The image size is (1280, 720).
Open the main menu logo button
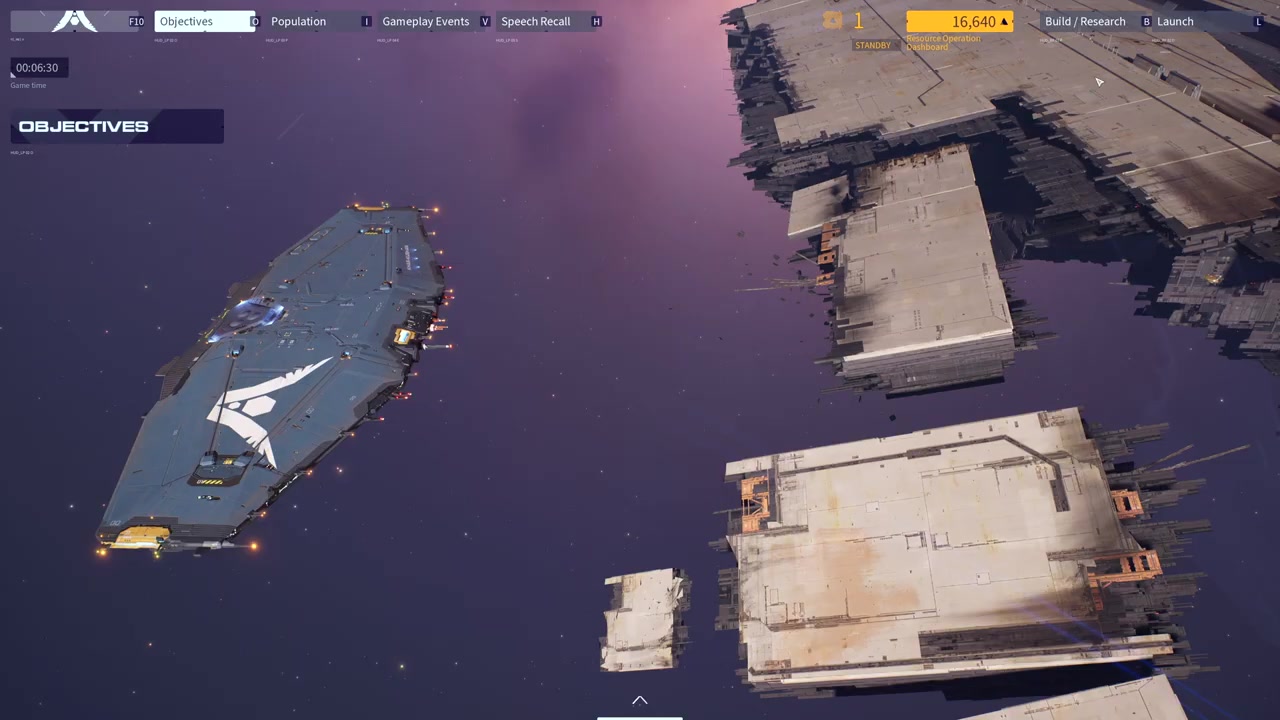pos(76,21)
